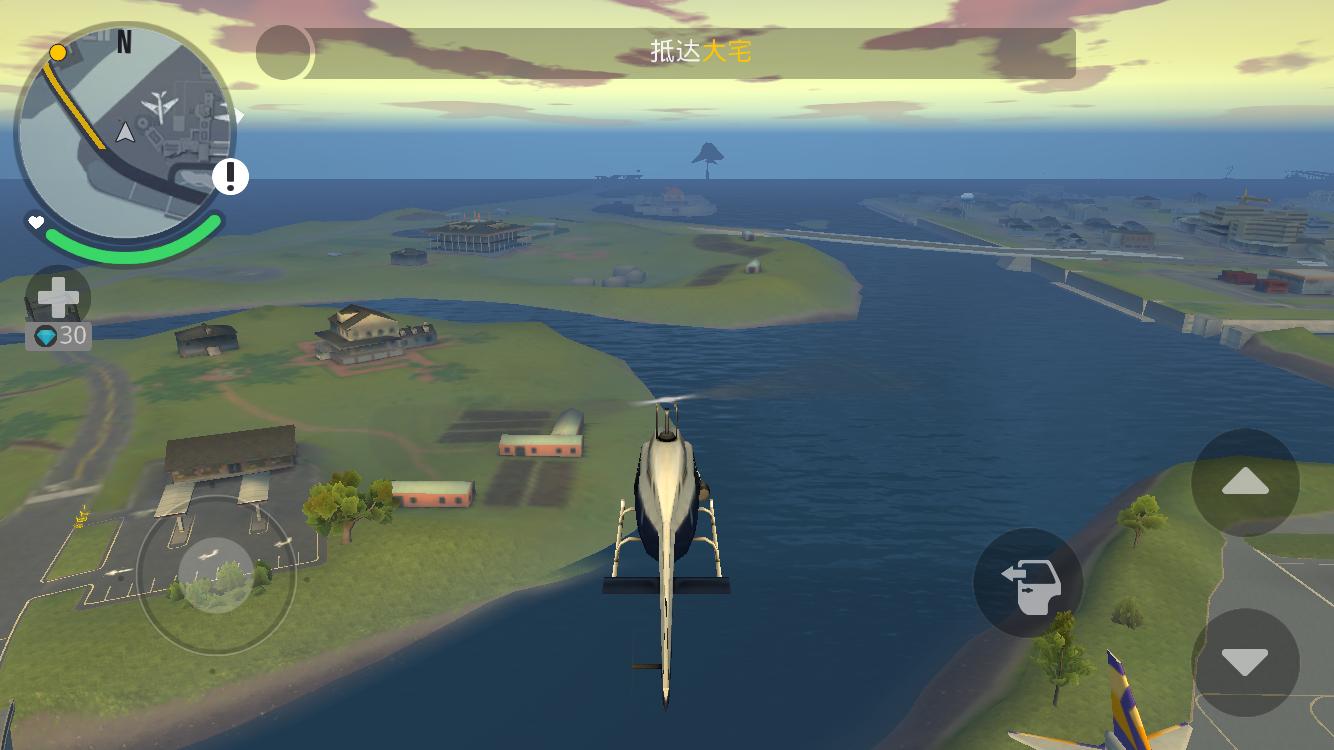Viewport: 1334px width, 750px height.
Task: Tap the exit vehicle door button
Action: tap(1028, 583)
